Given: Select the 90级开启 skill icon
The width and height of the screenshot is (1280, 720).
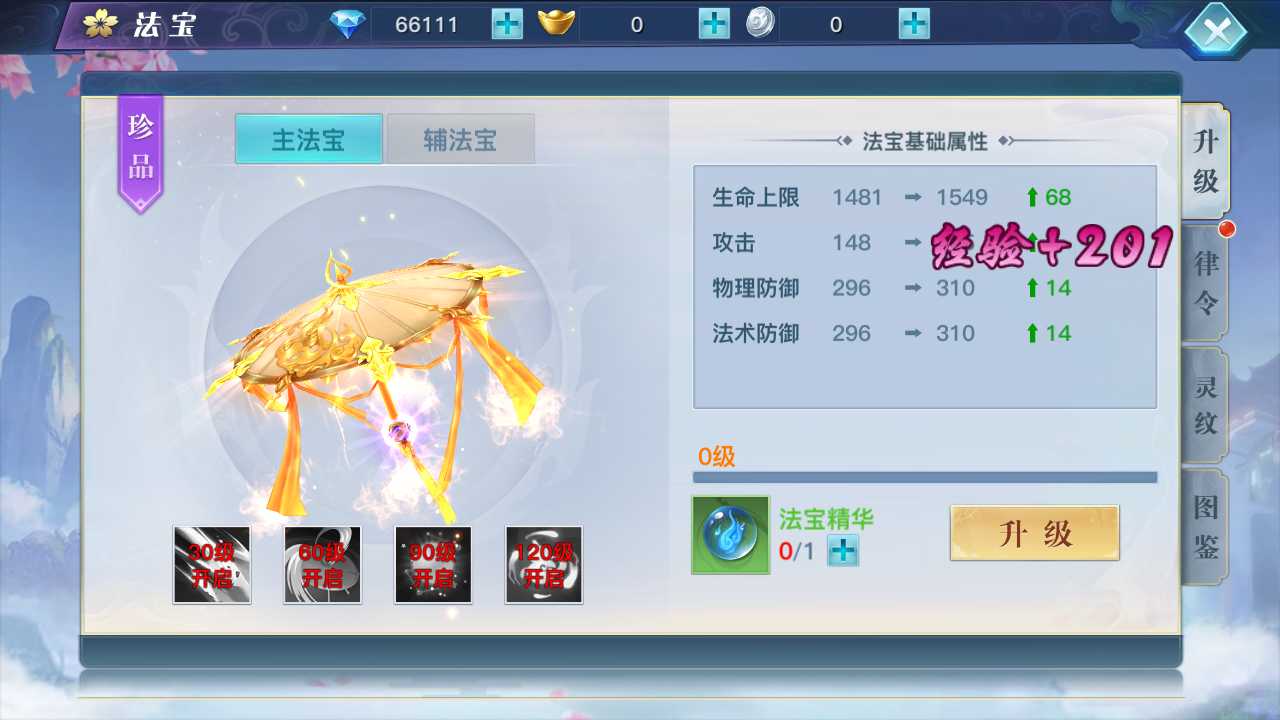Looking at the screenshot, I should coord(433,565).
